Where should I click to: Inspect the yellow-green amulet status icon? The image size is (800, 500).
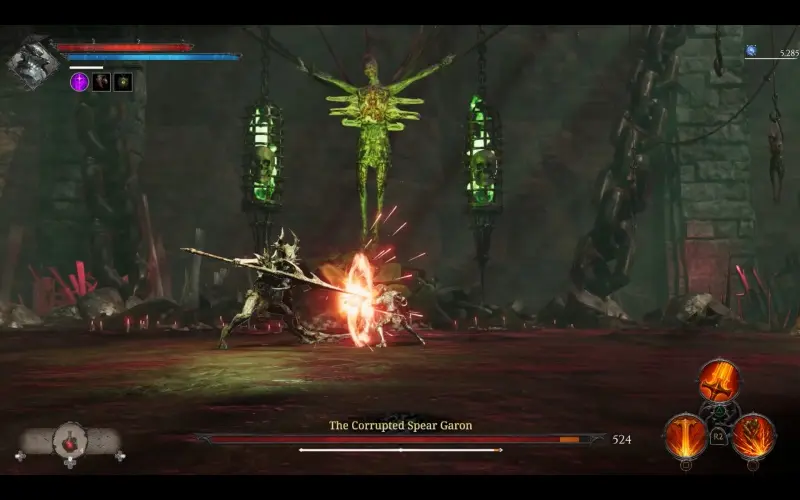click(123, 82)
